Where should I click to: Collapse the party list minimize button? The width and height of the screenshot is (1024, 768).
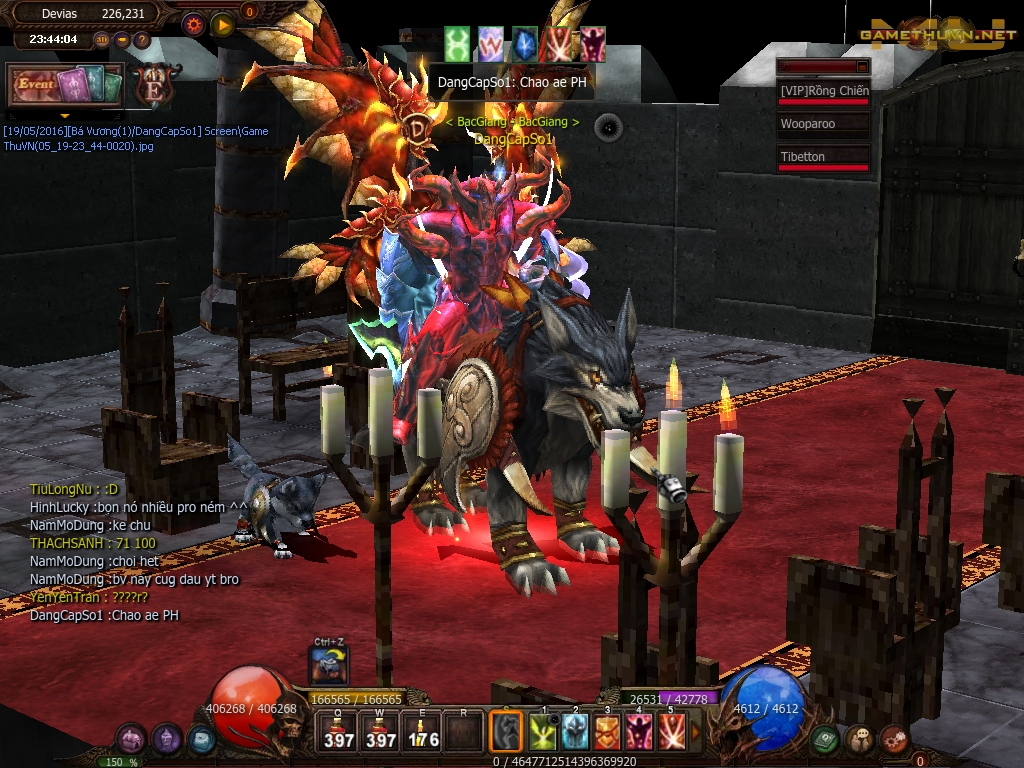pos(861,66)
